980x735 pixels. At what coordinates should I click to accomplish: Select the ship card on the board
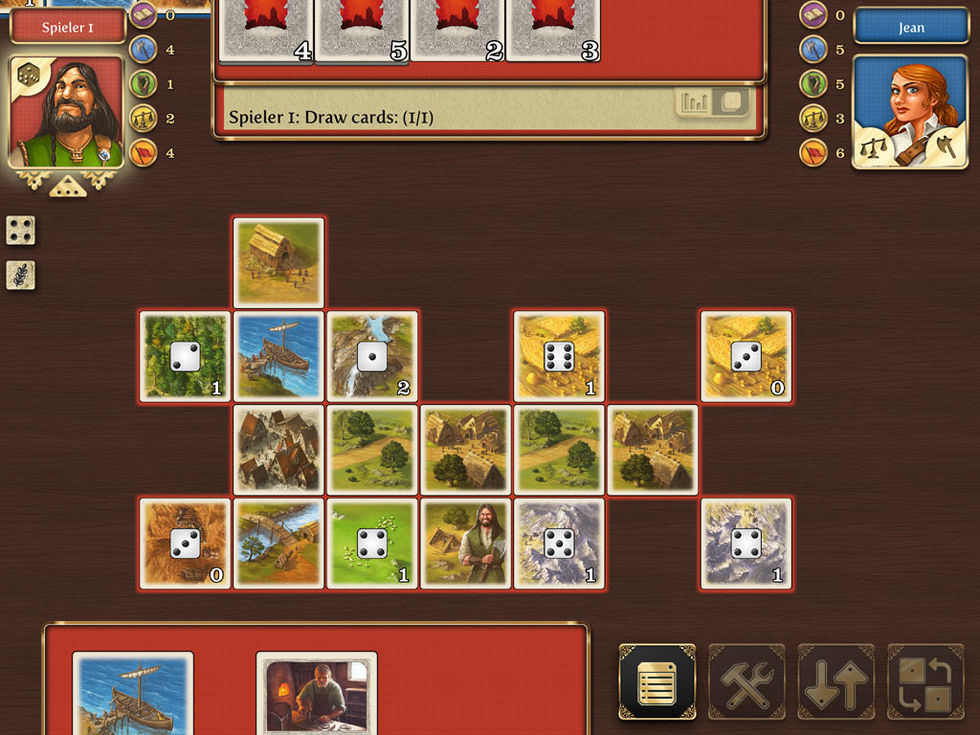(279, 356)
